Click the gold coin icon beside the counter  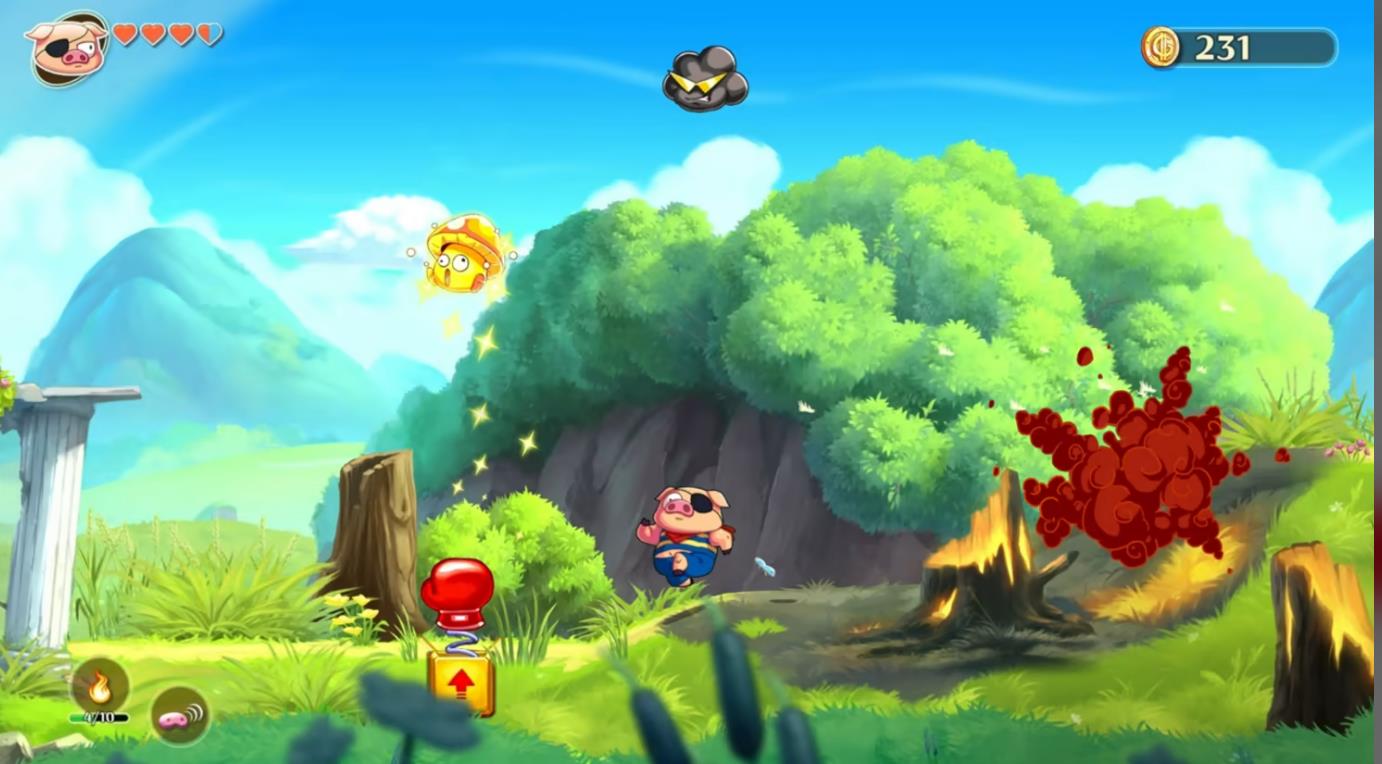click(x=1161, y=45)
